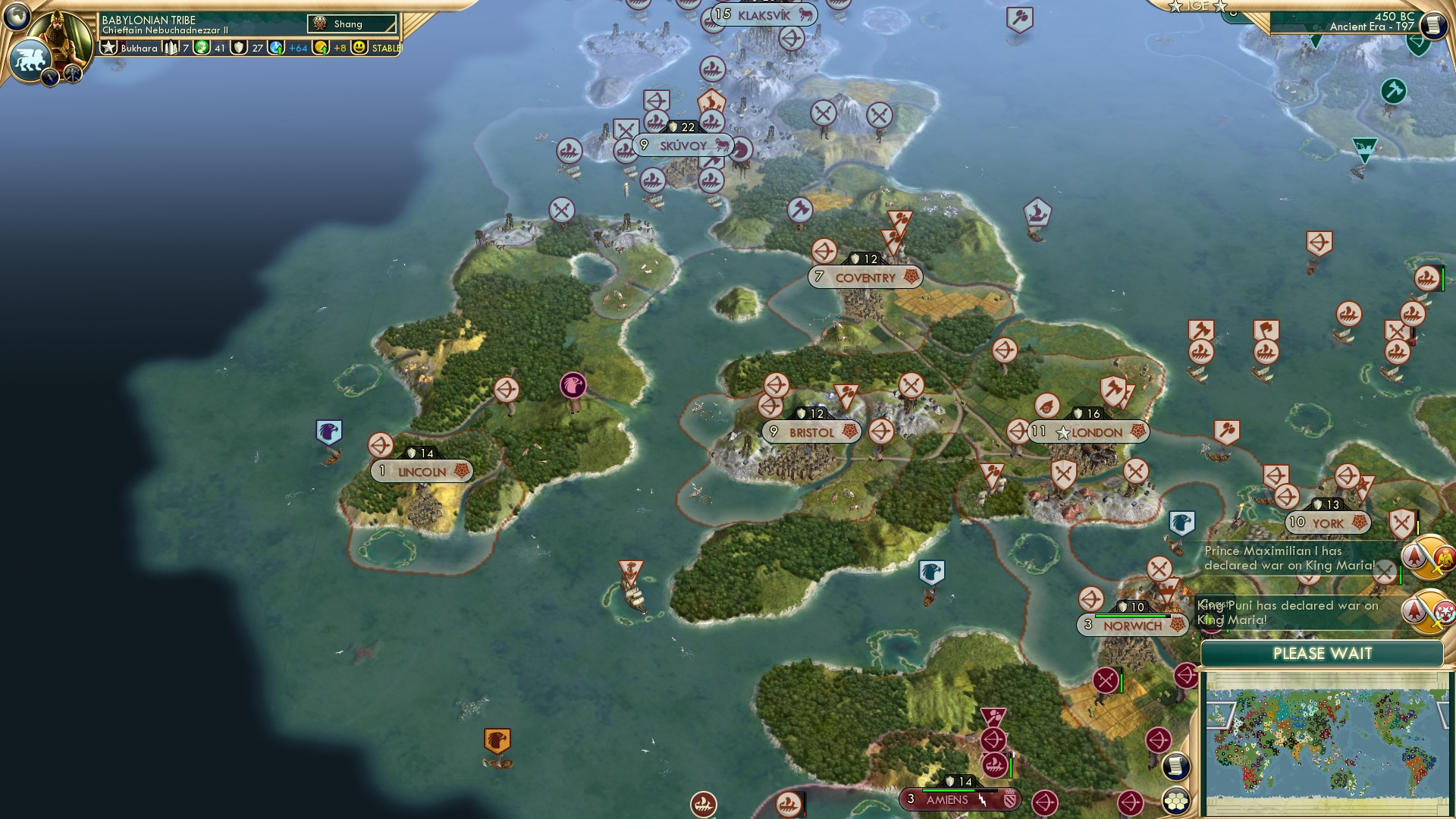Screen dimensions: 1456x819
Task: Click Prince Maximilian's war notification portrait
Action: click(1426, 557)
